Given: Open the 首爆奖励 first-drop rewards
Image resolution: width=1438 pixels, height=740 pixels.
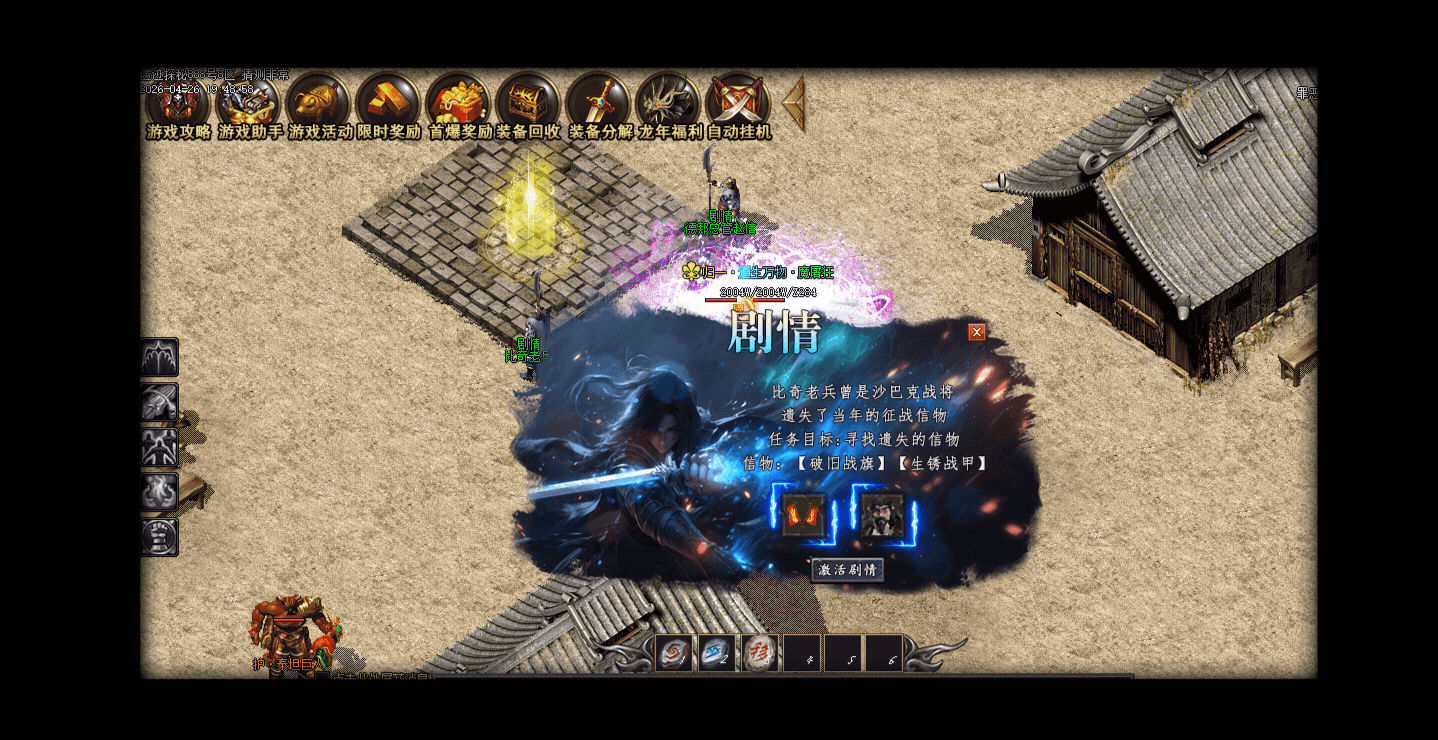Looking at the screenshot, I should point(459,104).
